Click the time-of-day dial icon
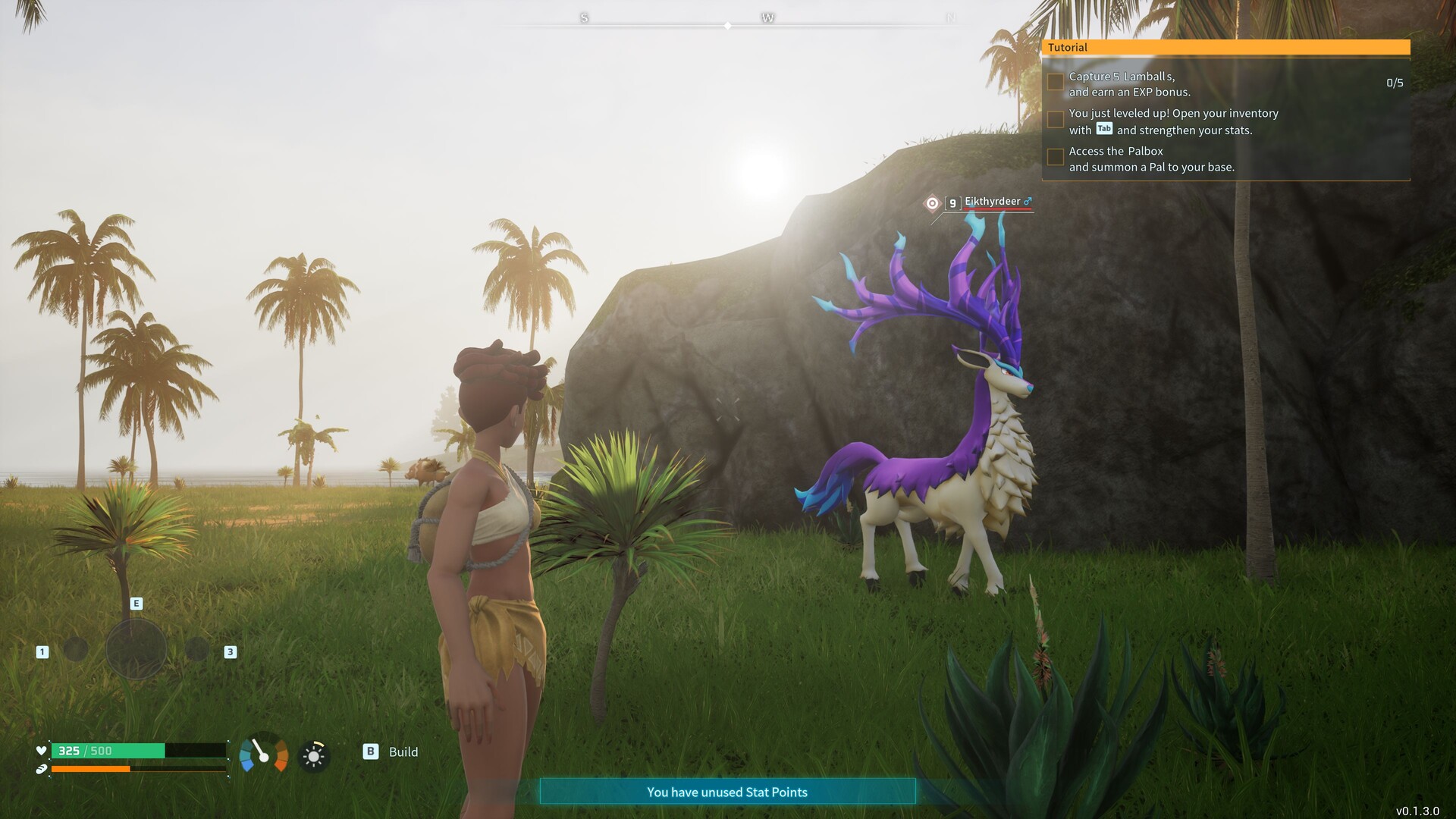 (263, 754)
